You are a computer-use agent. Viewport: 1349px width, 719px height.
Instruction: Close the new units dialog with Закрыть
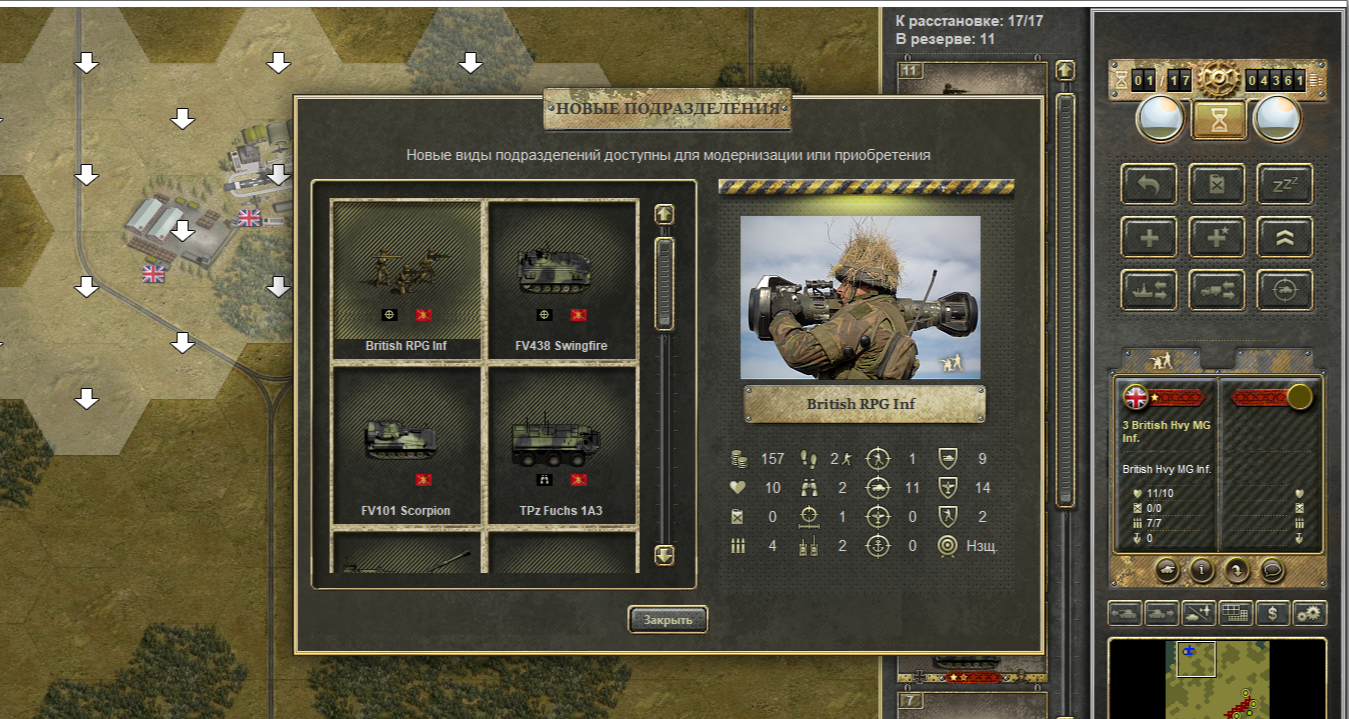point(667,620)
